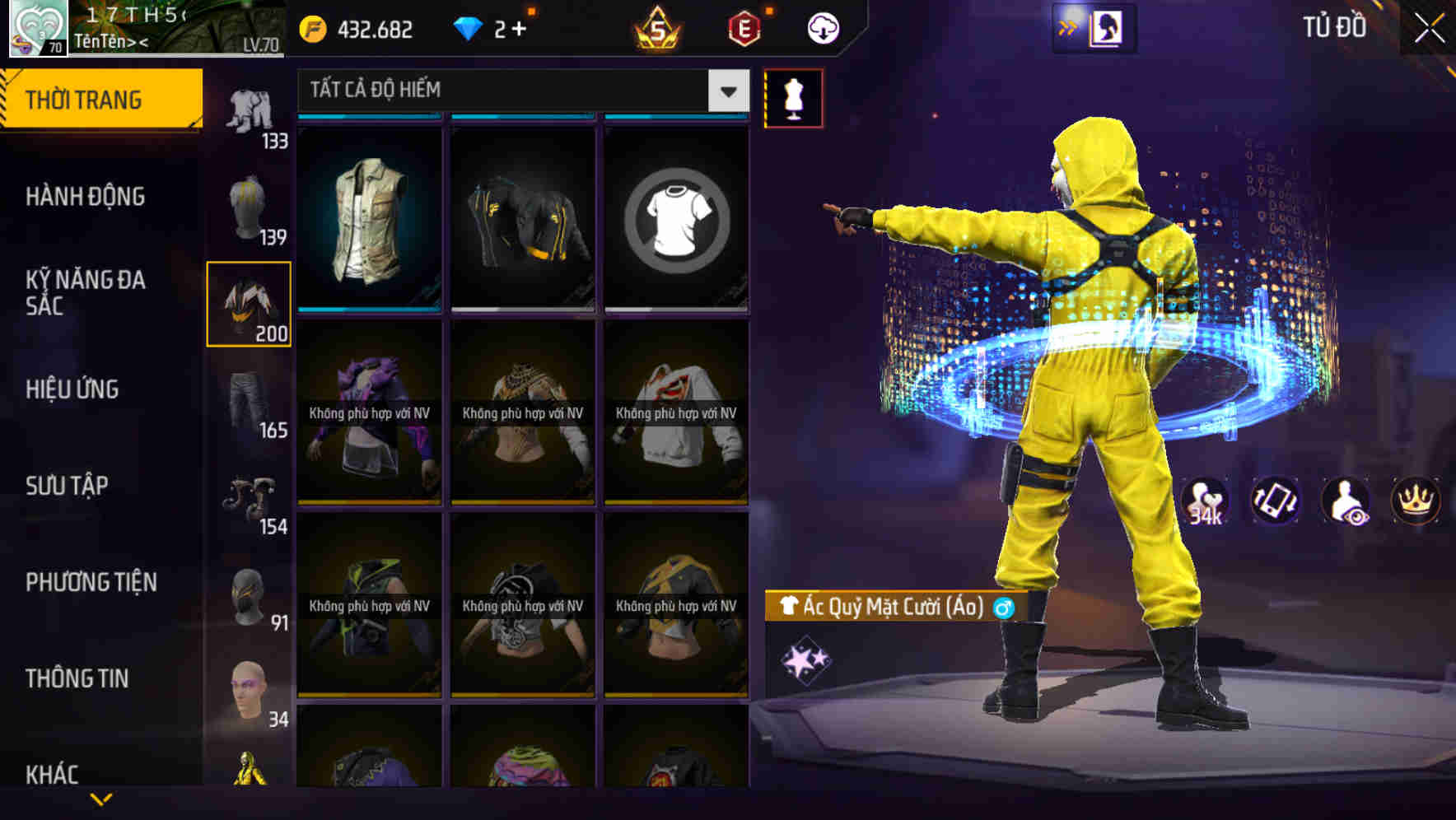Open the SƯU TẬP menu section
This screenshot has width=1456, height=820.
pyautogui.click(x=69, y=486)
